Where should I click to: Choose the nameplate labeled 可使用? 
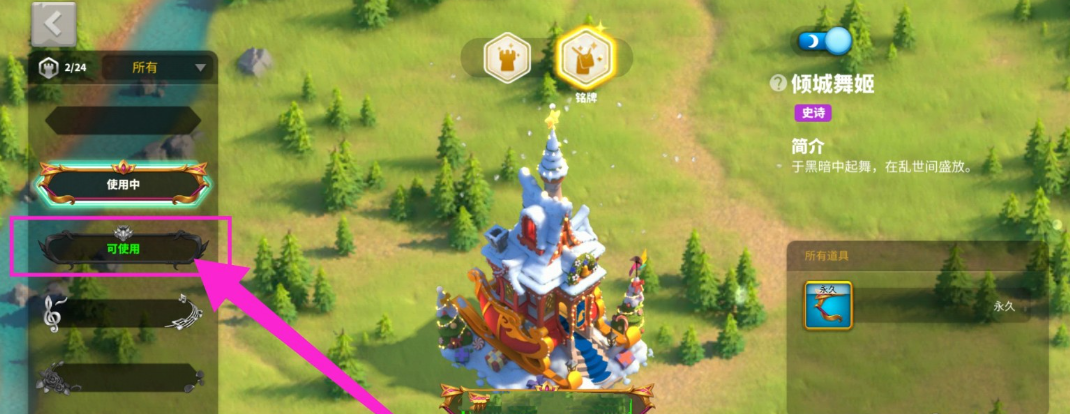point(123,246)
